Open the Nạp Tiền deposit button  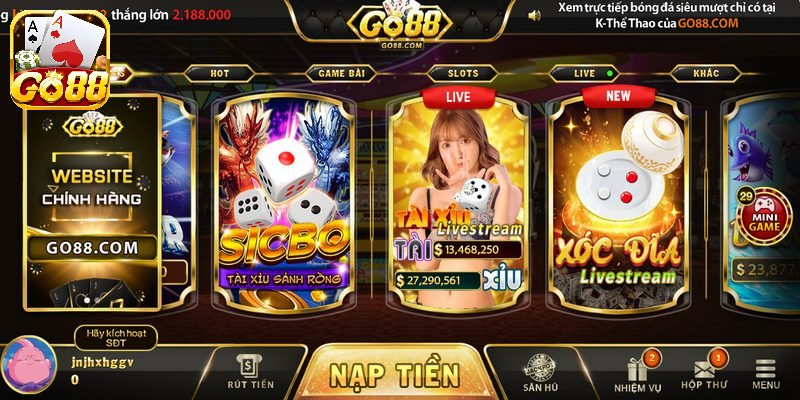tap(394, 374)
